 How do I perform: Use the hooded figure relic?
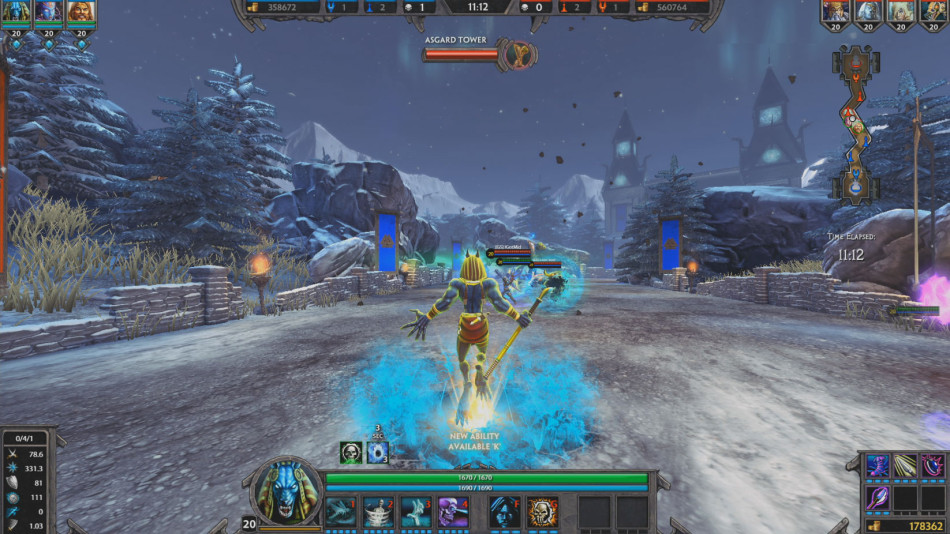(x=505, y=511)
